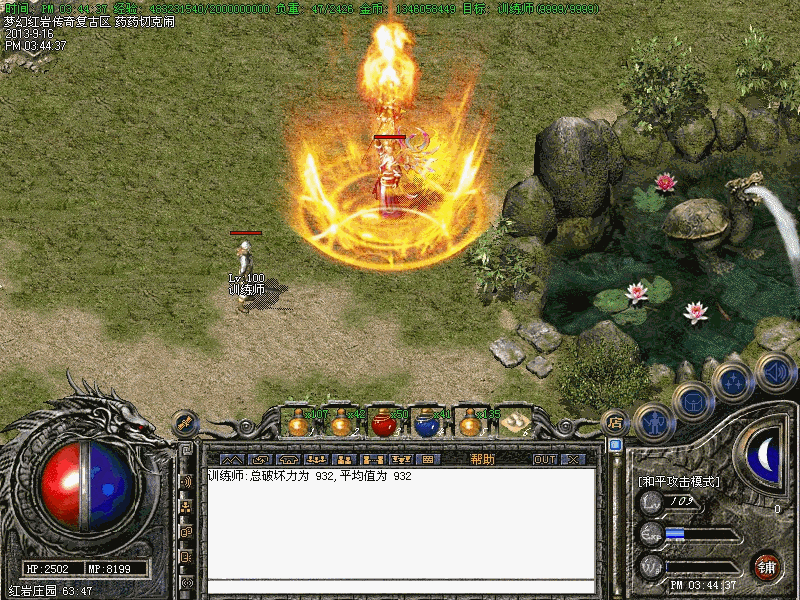Open the 店 shop button
Viewport: 800px width, 600px height.
(x=615, y=422)
